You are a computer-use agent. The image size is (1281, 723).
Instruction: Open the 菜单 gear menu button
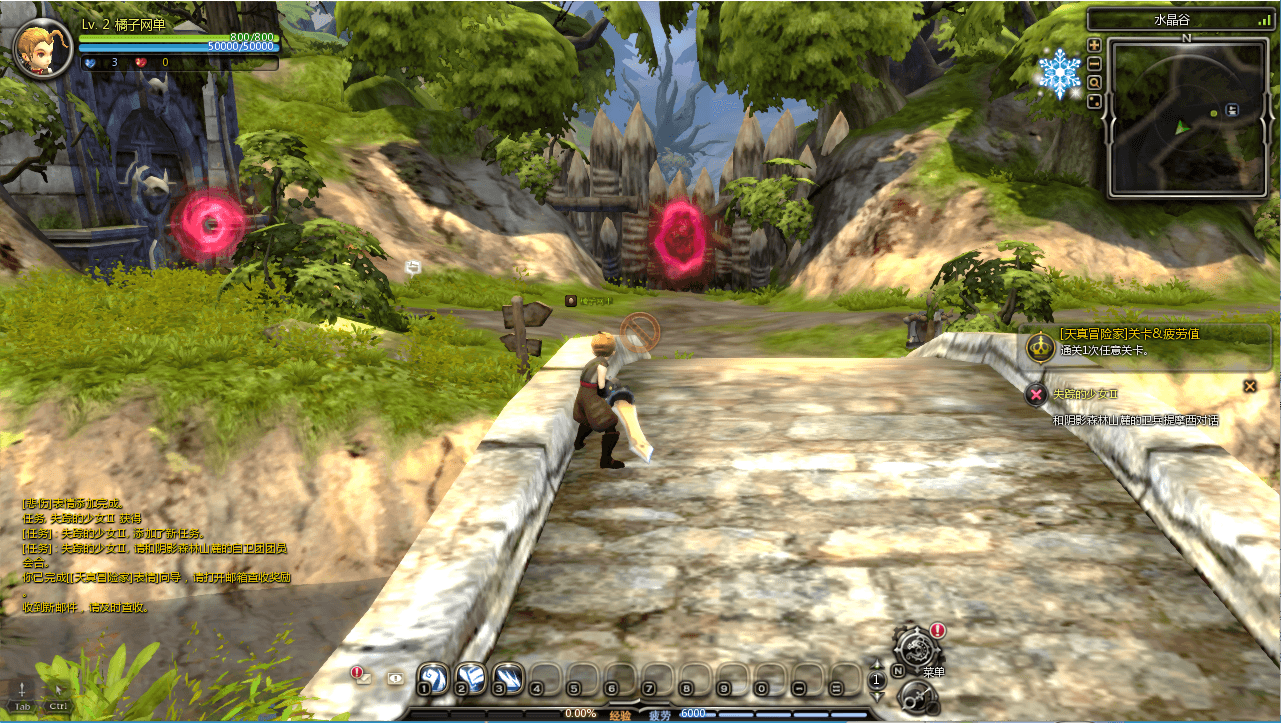(913, 648)
